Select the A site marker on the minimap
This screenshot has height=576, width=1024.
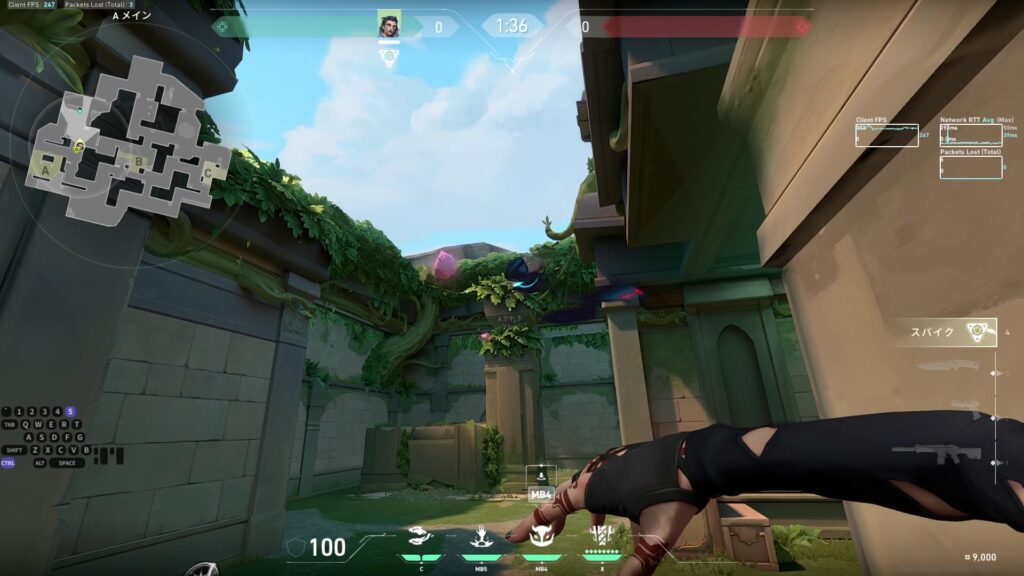coord(44,171)
